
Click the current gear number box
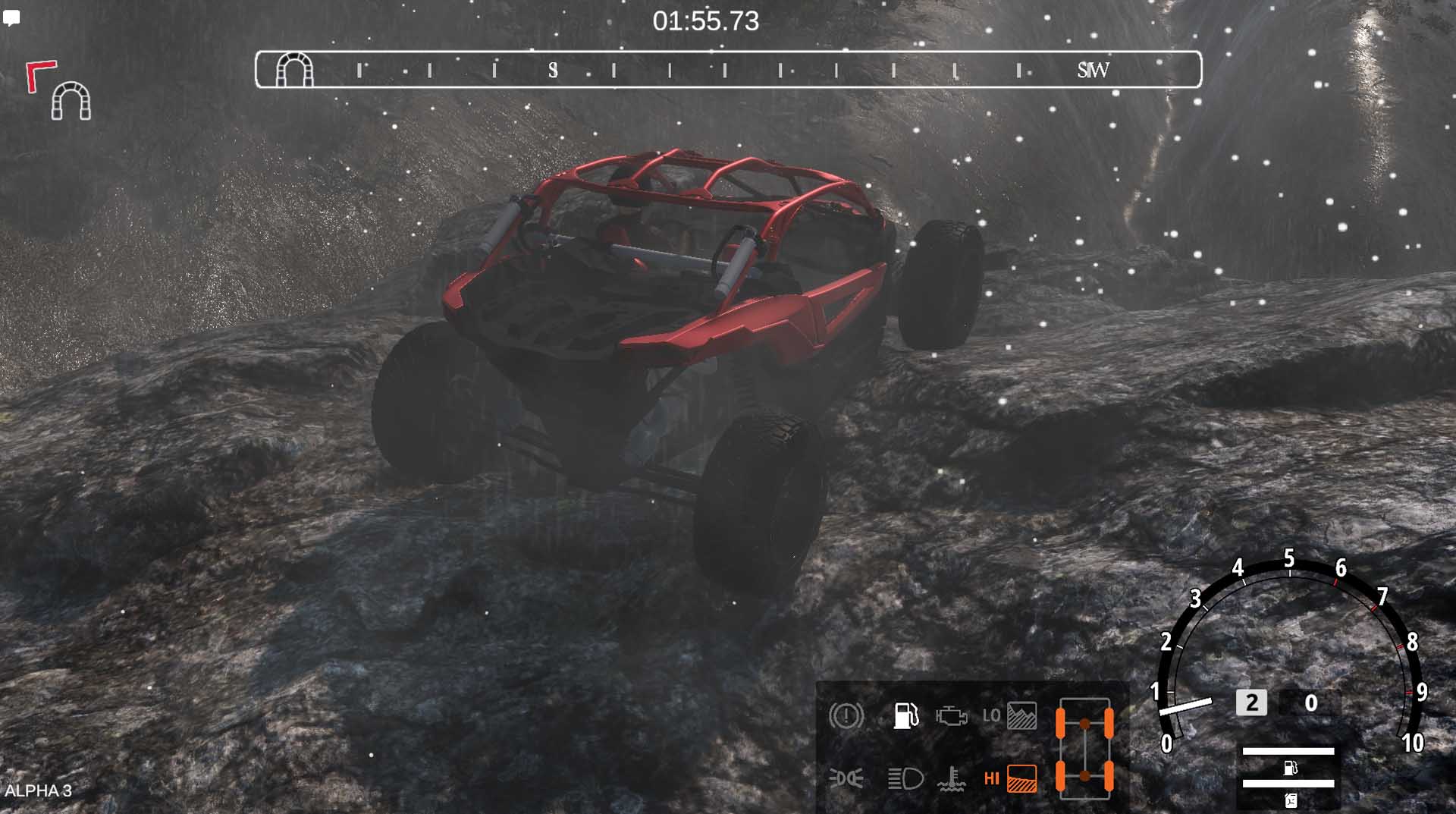pyautogui.click(x=1251, y=702)
